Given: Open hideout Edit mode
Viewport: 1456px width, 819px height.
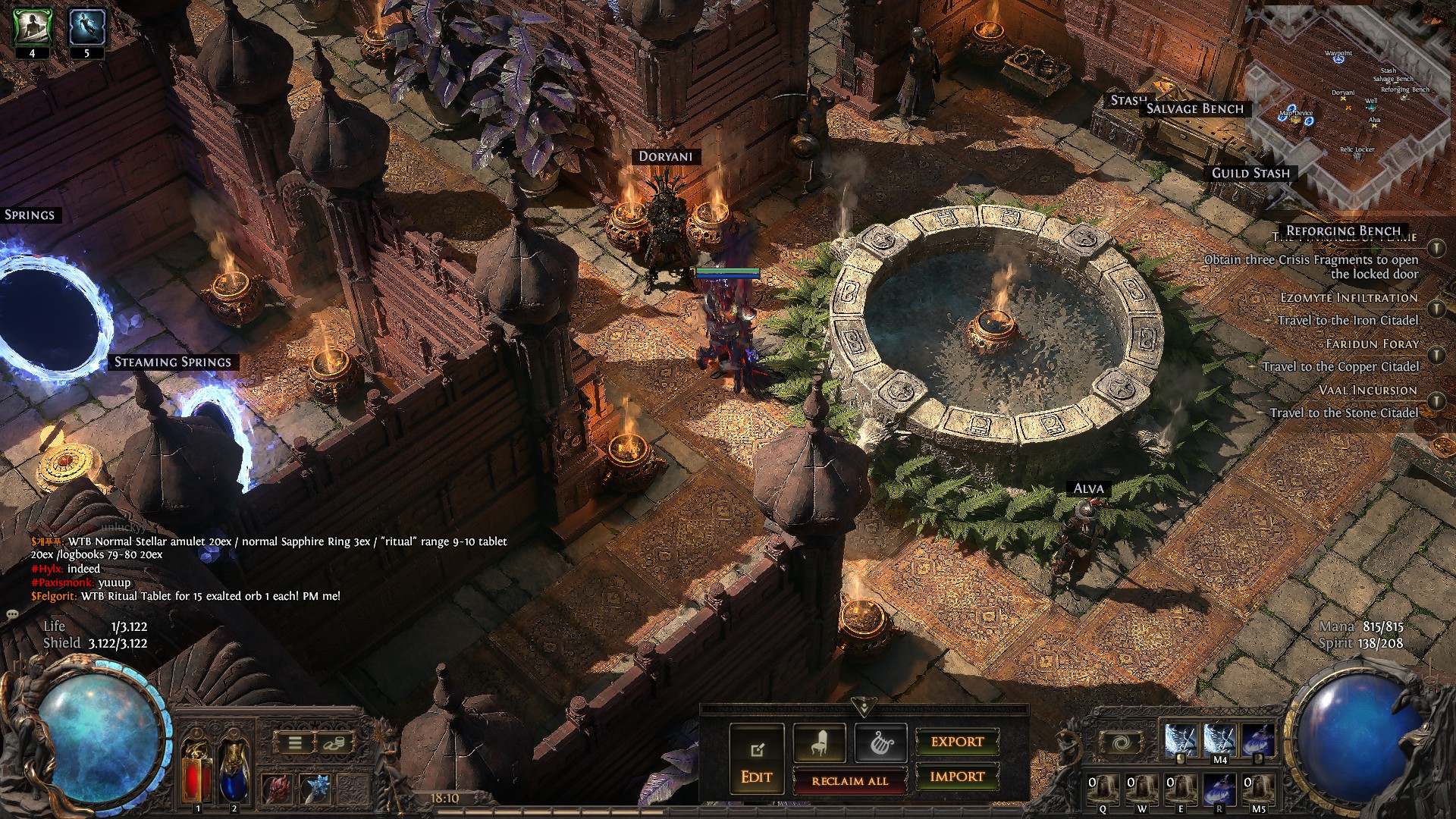Looking at the screenshot, I should click(756, 760).
